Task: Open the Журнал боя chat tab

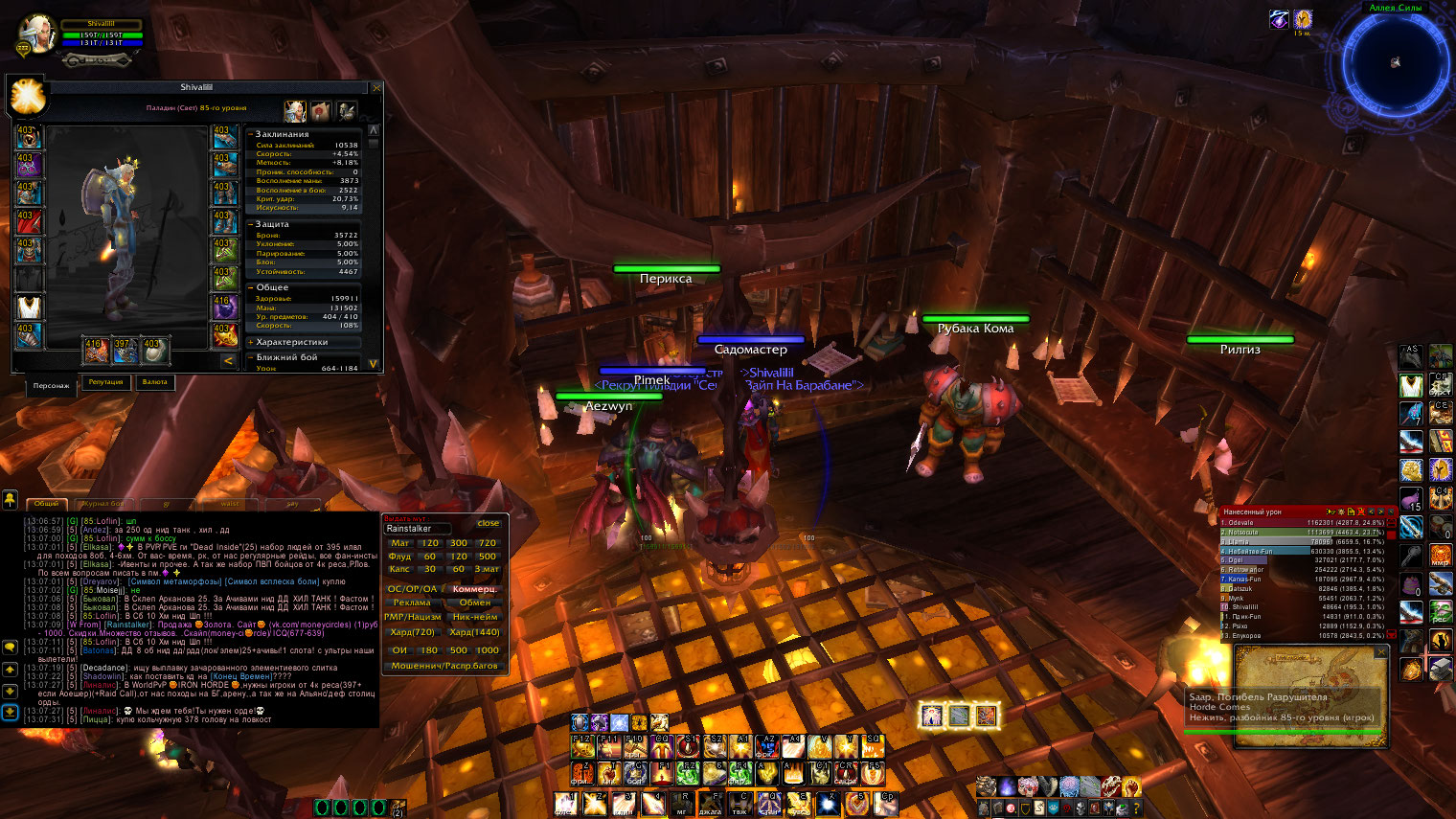Action: [x=104, y=503]
